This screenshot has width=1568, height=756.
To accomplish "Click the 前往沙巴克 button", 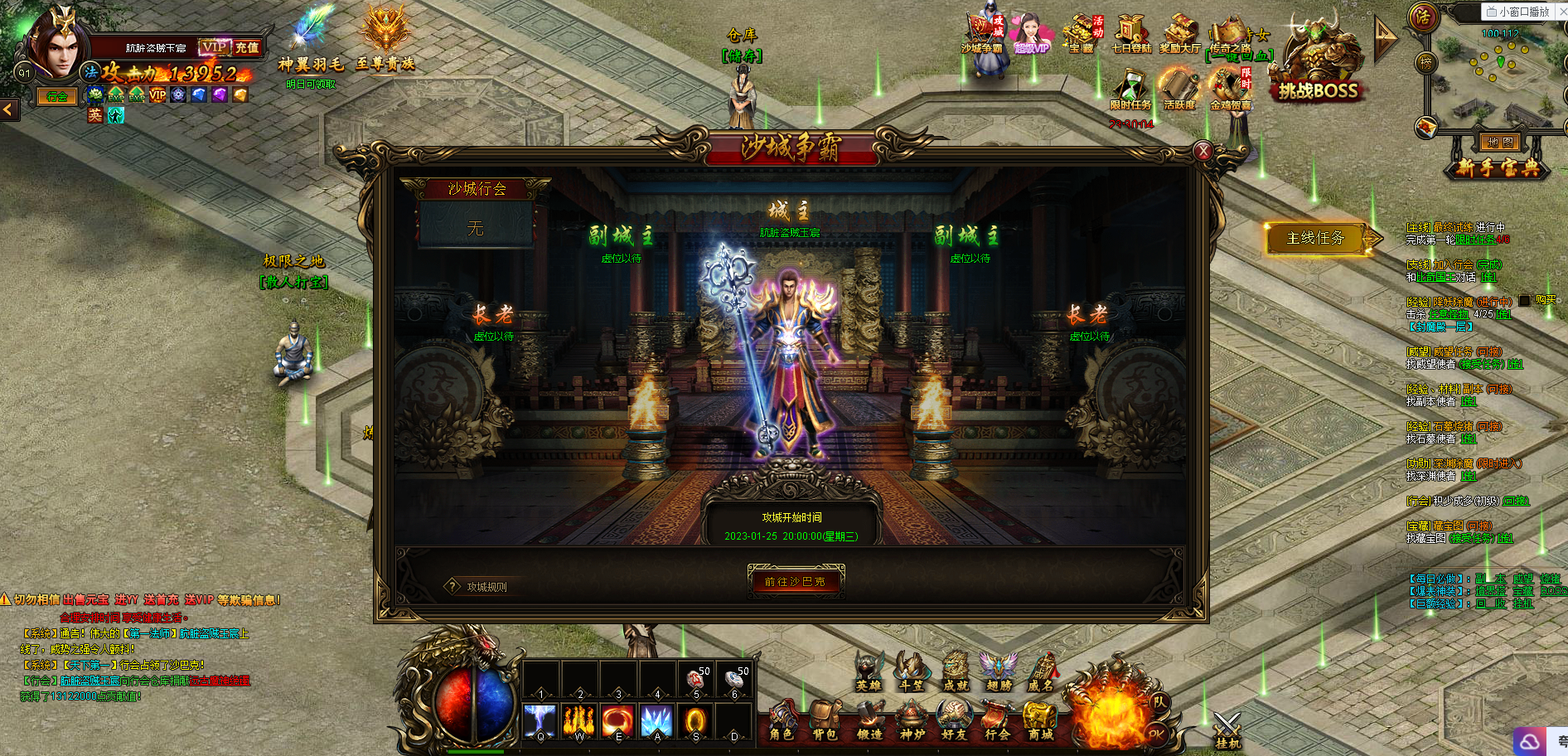I will pyautogui.click(x=795, y=581).
